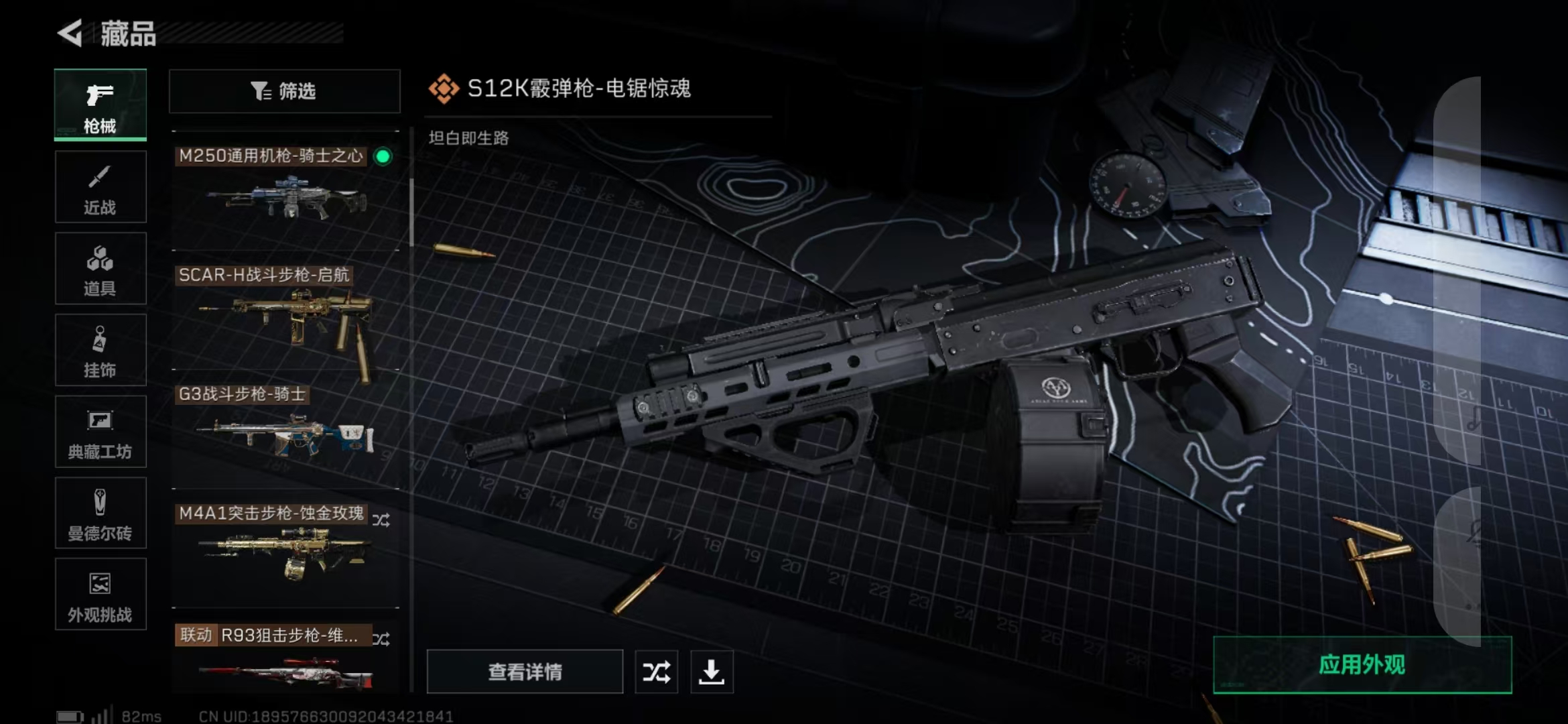Toggle random skin for M4A1突击步枪-蚀金玫瑰

[382, 520]
